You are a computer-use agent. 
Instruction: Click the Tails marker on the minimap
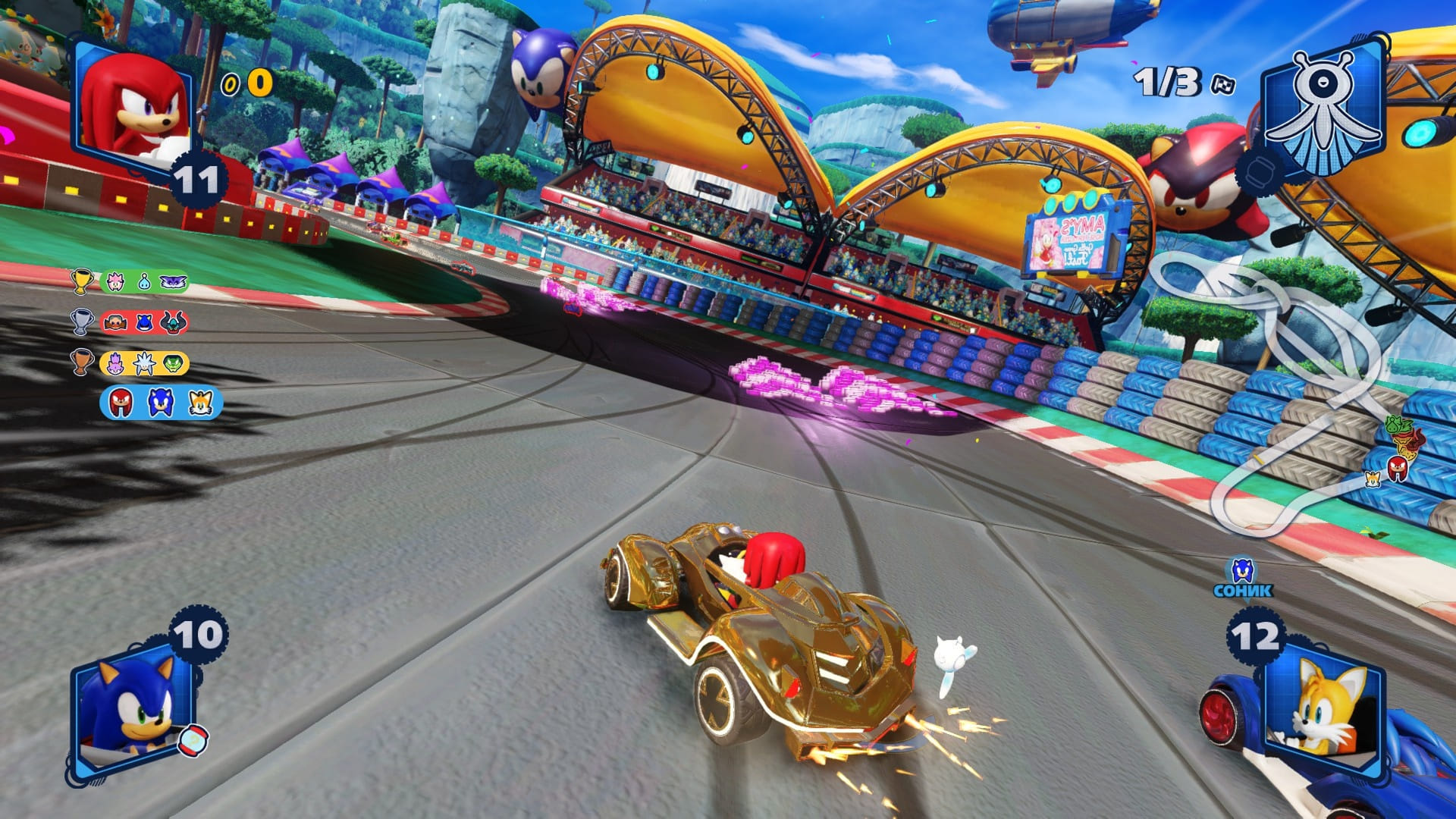point(1373,479)
